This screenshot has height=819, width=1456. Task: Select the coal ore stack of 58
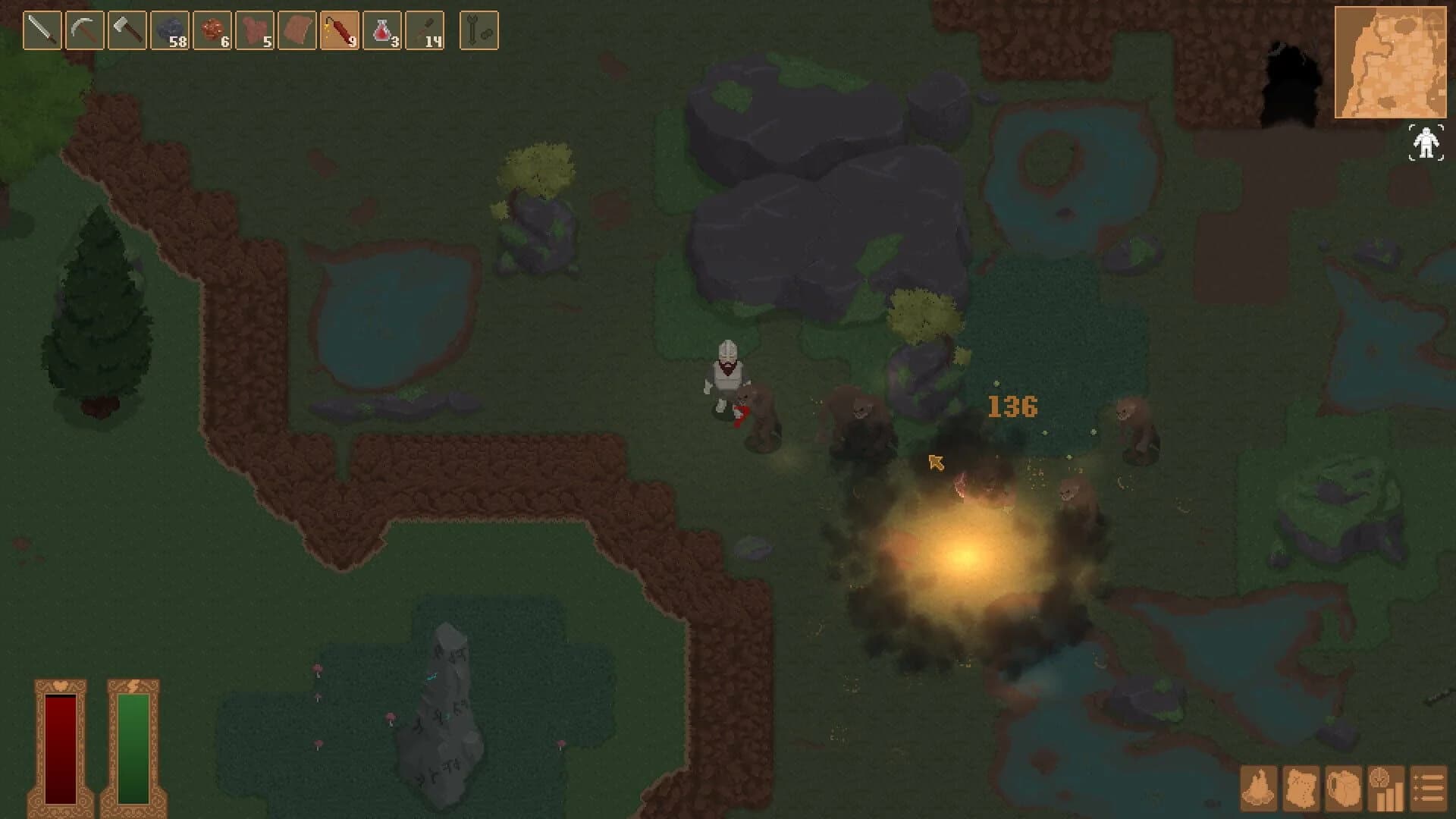tap(168, 29)
